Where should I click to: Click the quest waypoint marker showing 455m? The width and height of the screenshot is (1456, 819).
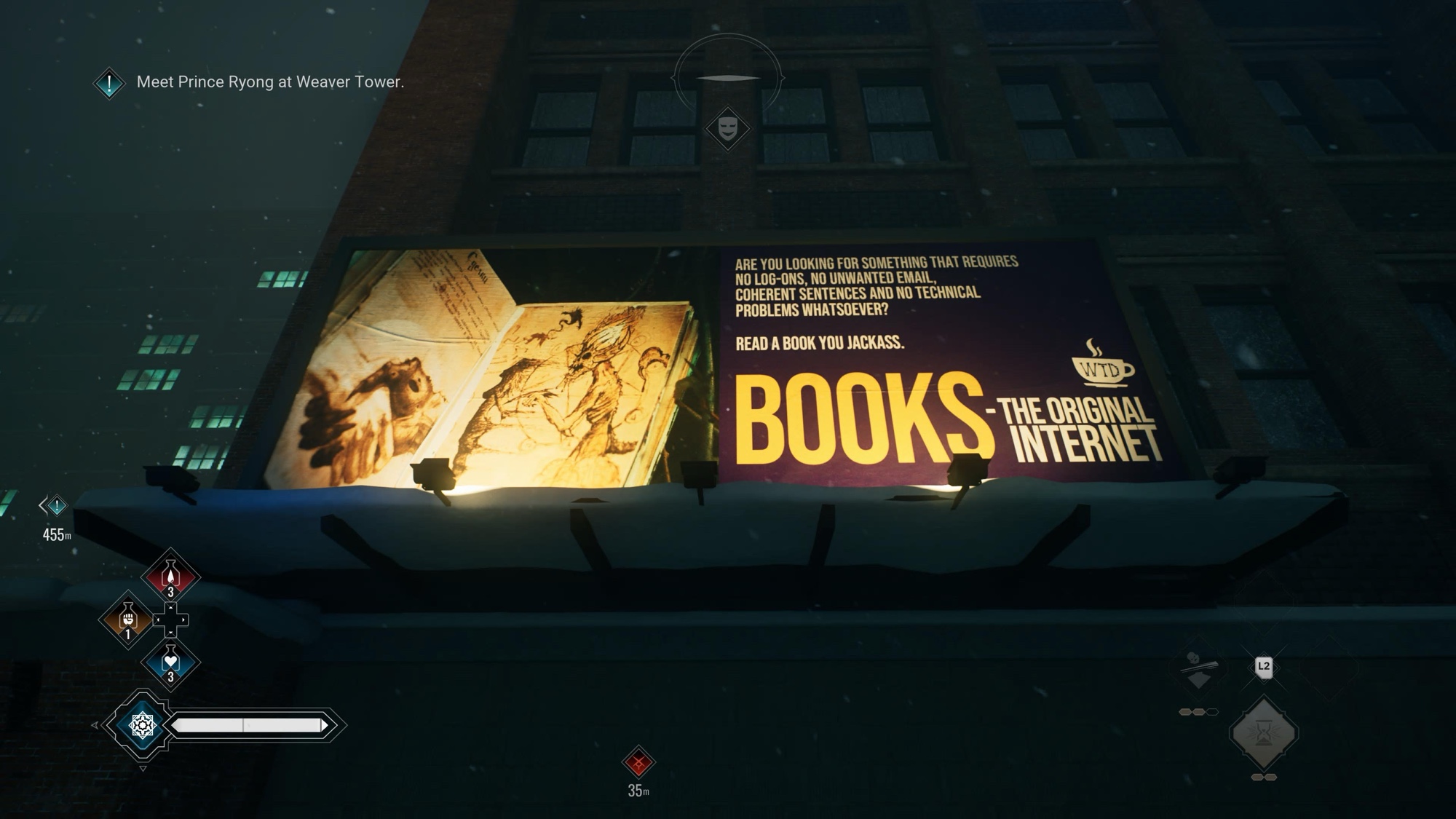(56, 505)
